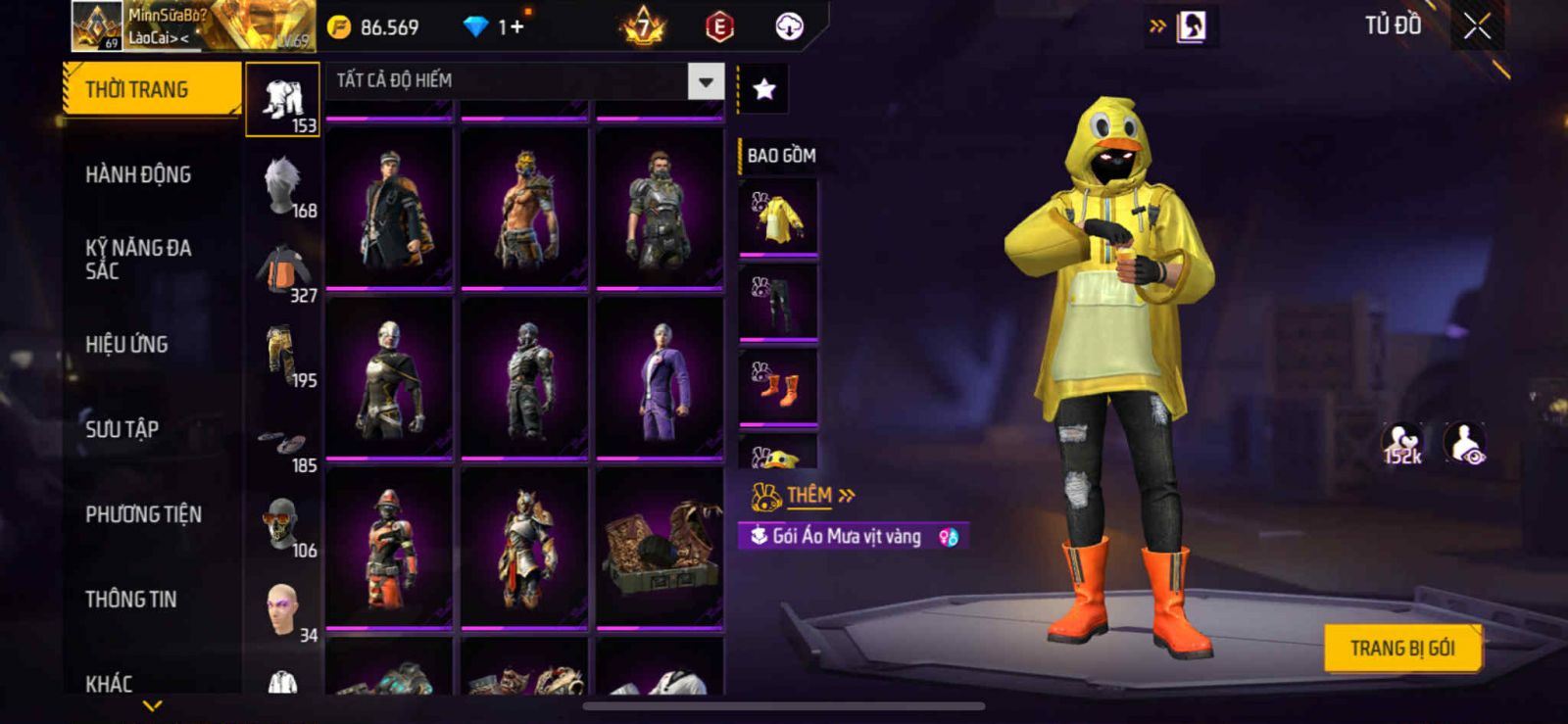Open the skull mask subcategory

[x=282, y=525]
